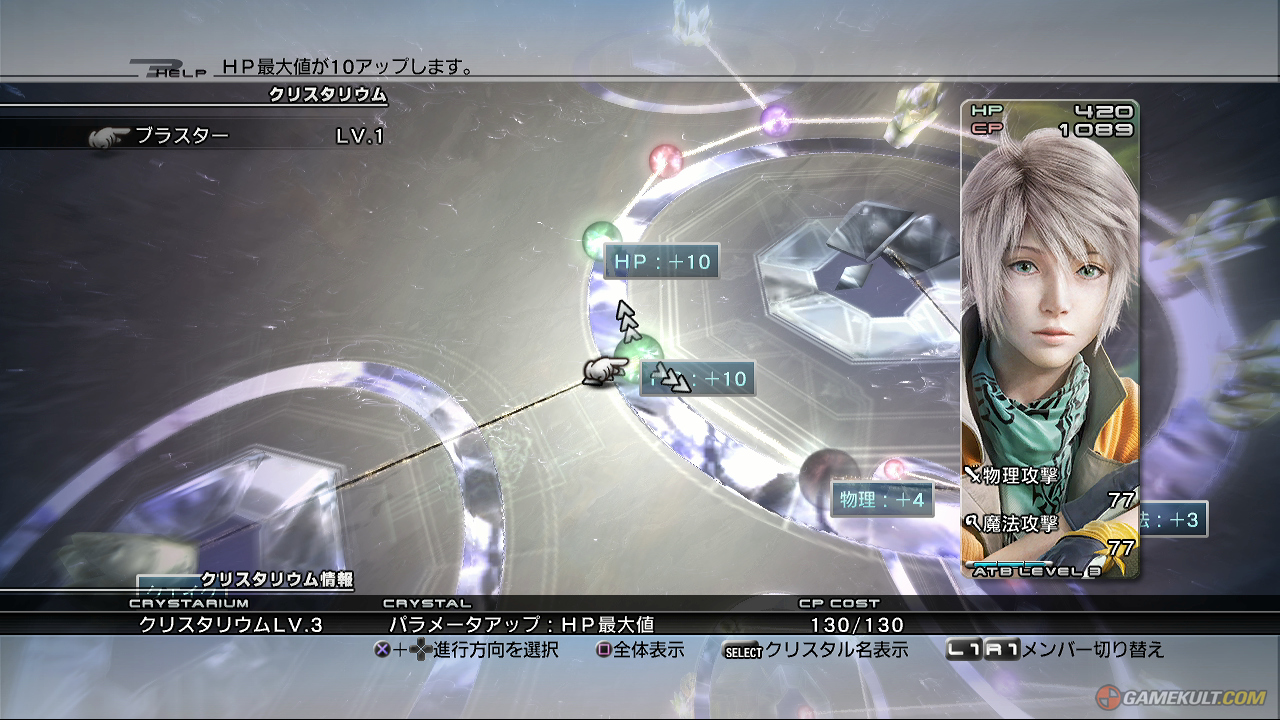Pick the purple crystal orb node

click(x=775, y=121)
